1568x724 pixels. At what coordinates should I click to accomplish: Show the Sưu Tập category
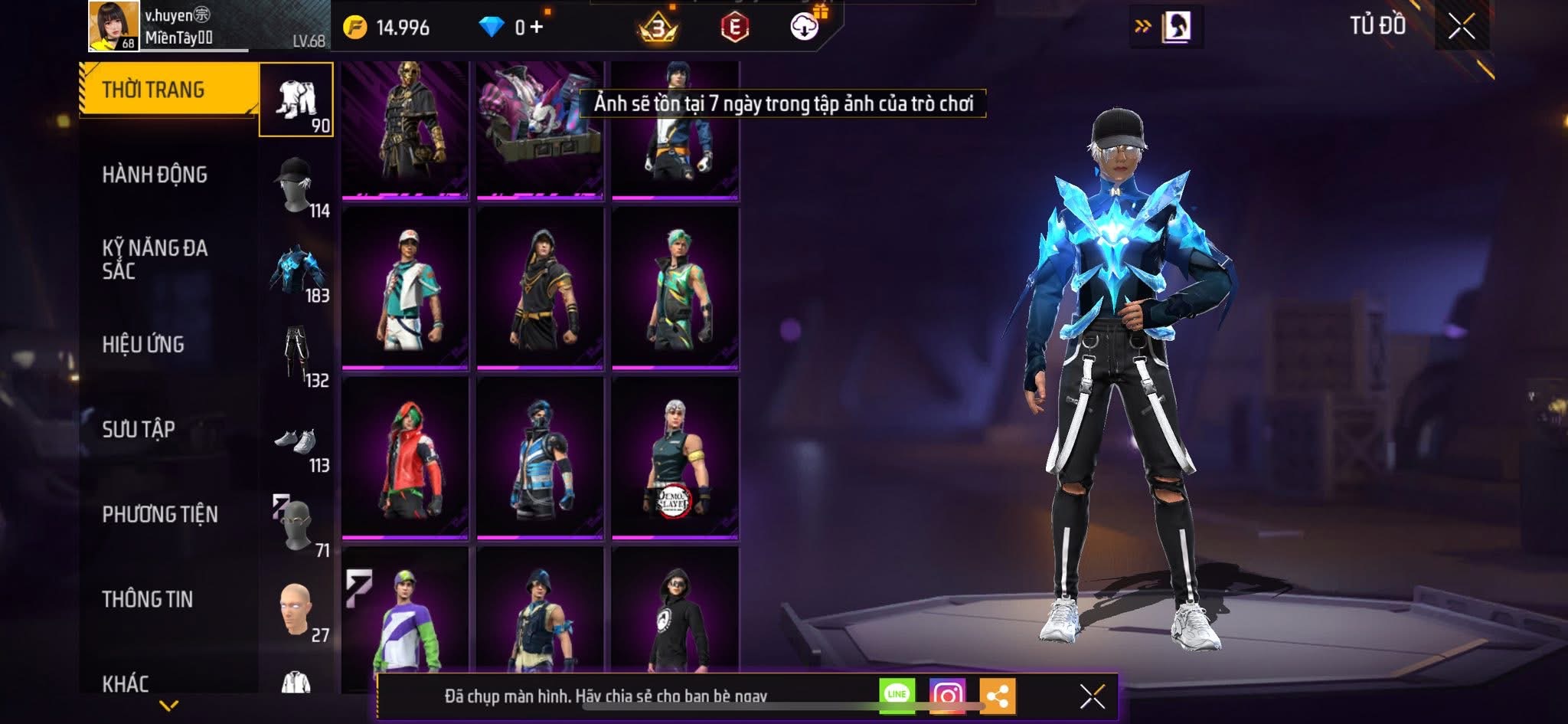[139, 429]
